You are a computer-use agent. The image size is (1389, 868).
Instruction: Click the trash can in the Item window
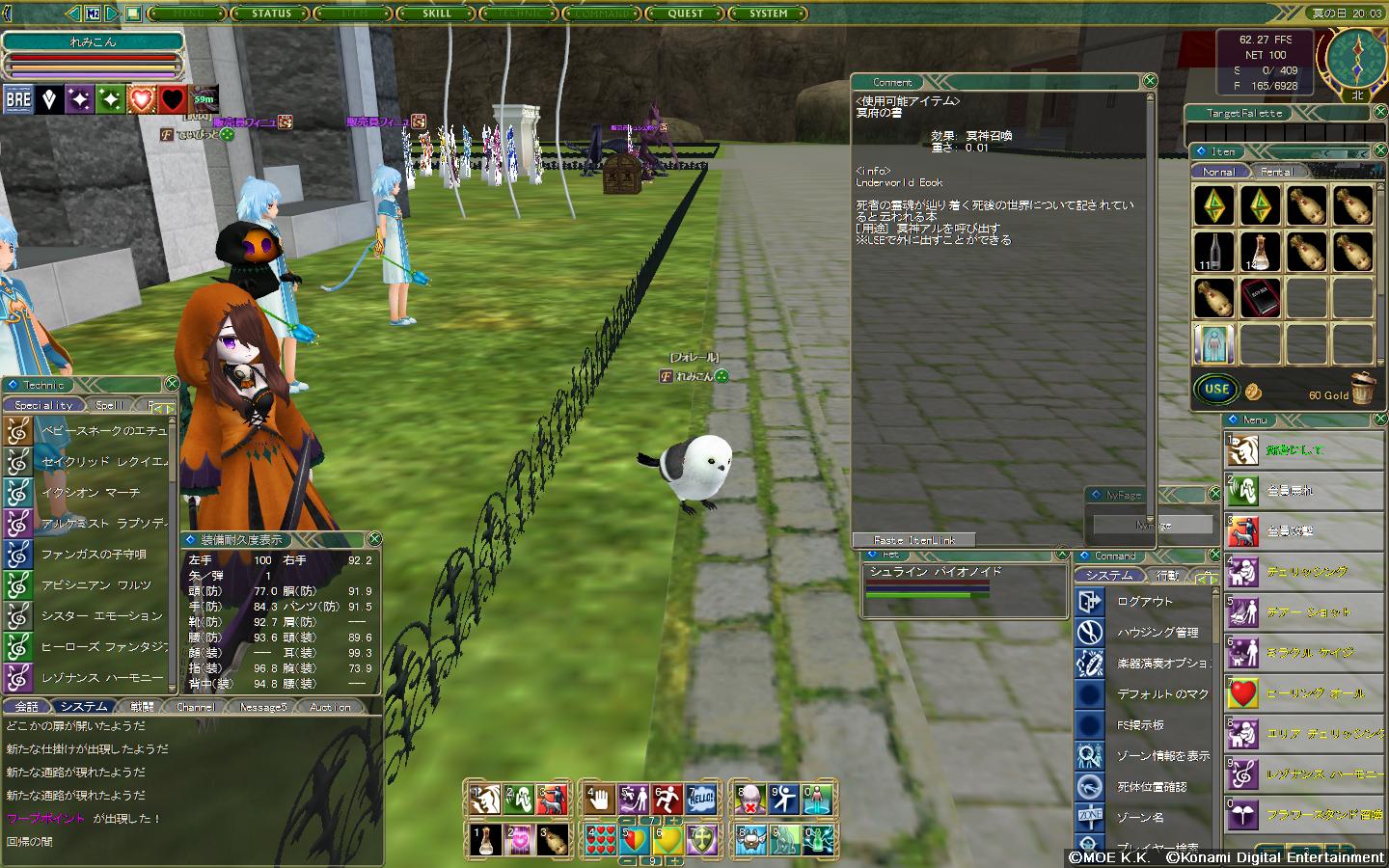(1362, 389)
